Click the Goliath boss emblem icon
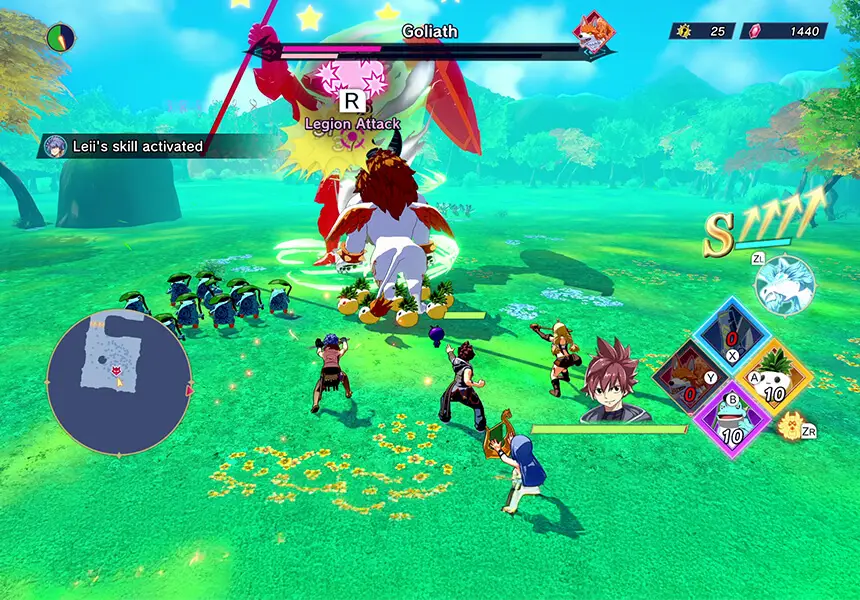Viewport: 860px width, 600px height. coord(593,33)
